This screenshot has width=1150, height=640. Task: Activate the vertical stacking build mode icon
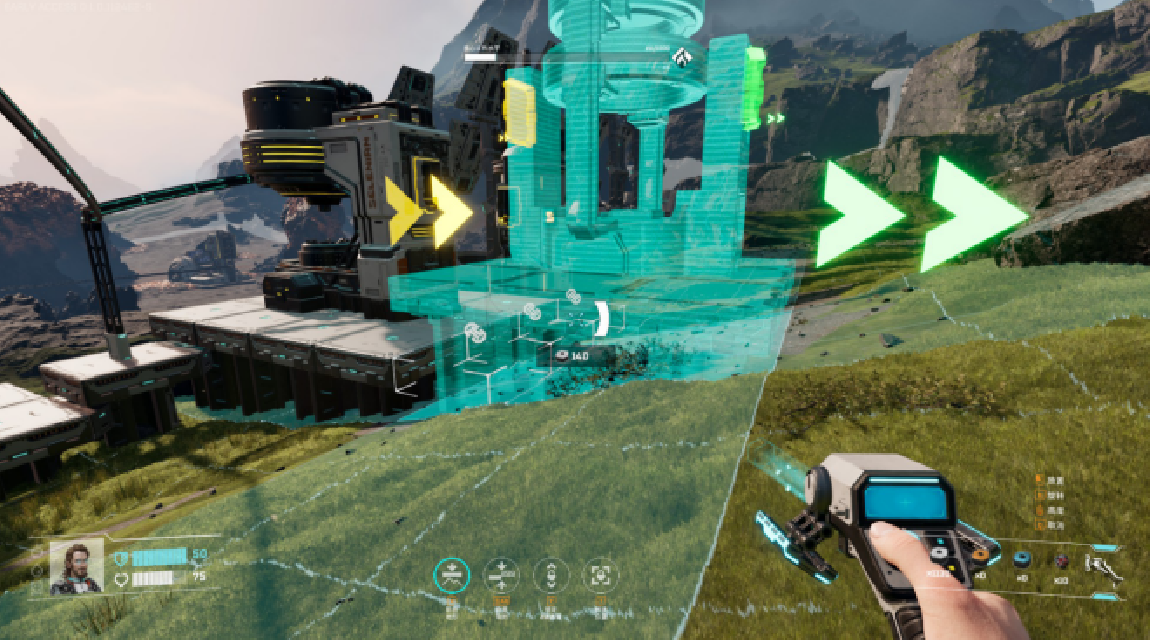coord(550,575)
